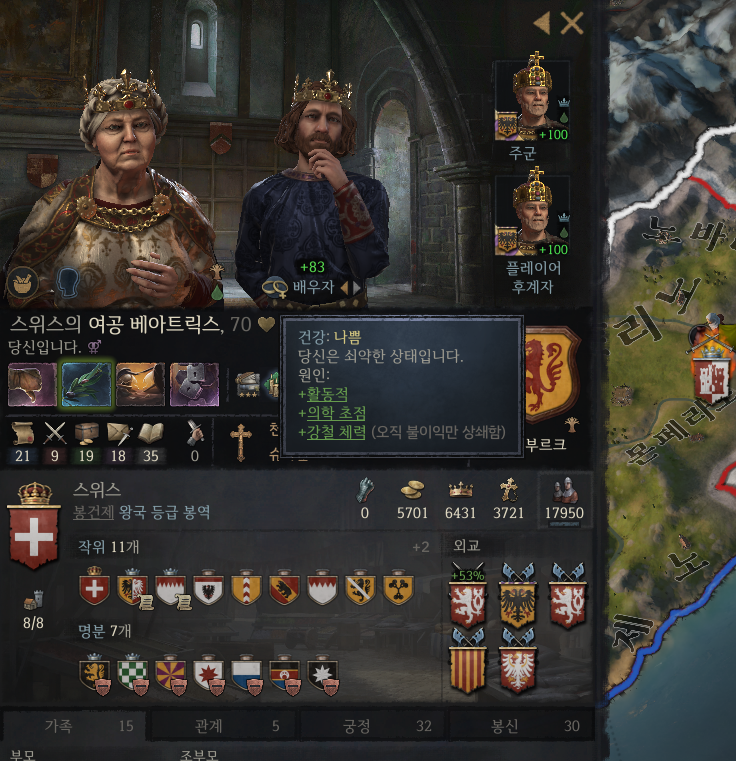Viewport: 736px width, 761px height.
Task: Click the red and yellow striped war banner
Action: 468,668
